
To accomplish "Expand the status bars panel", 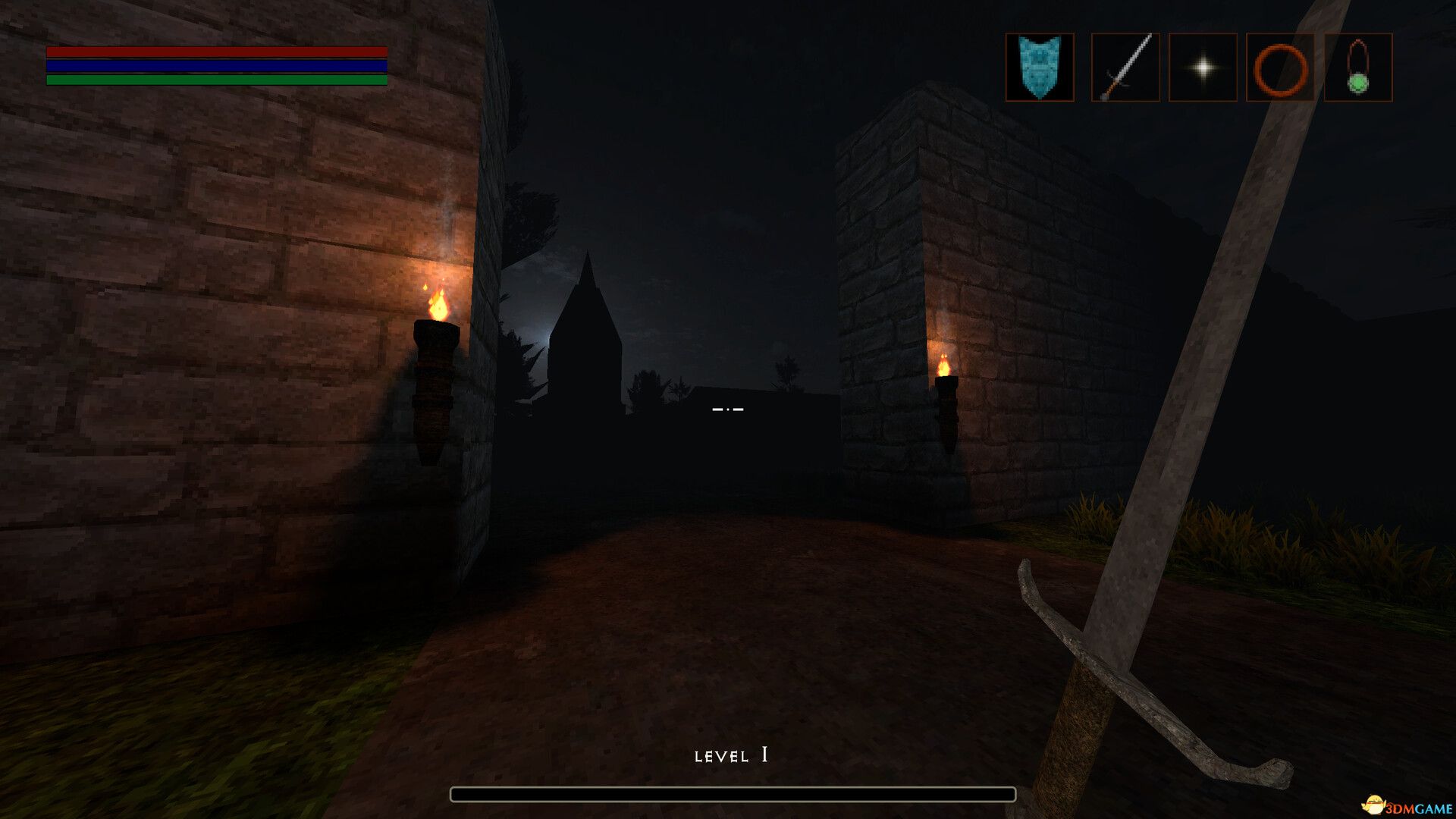I will click(x=217, y=66).
